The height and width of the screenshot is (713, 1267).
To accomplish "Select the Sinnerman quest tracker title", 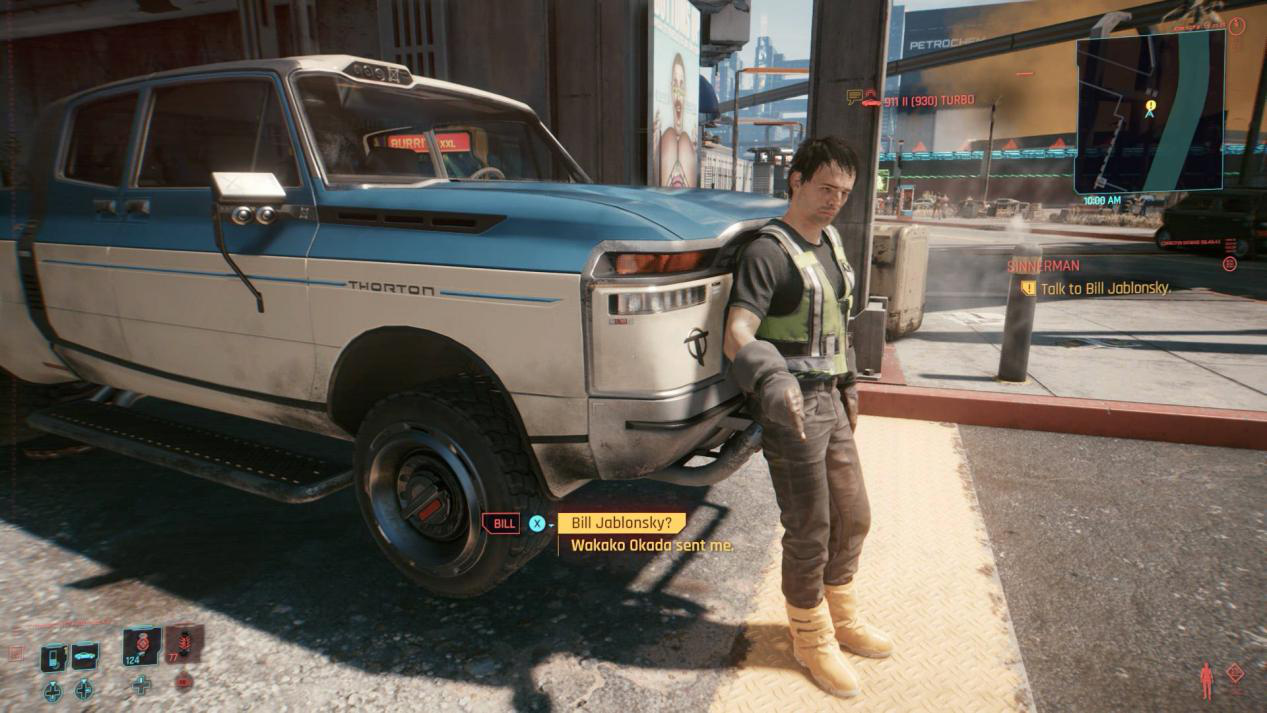I will pos(1043,266).
